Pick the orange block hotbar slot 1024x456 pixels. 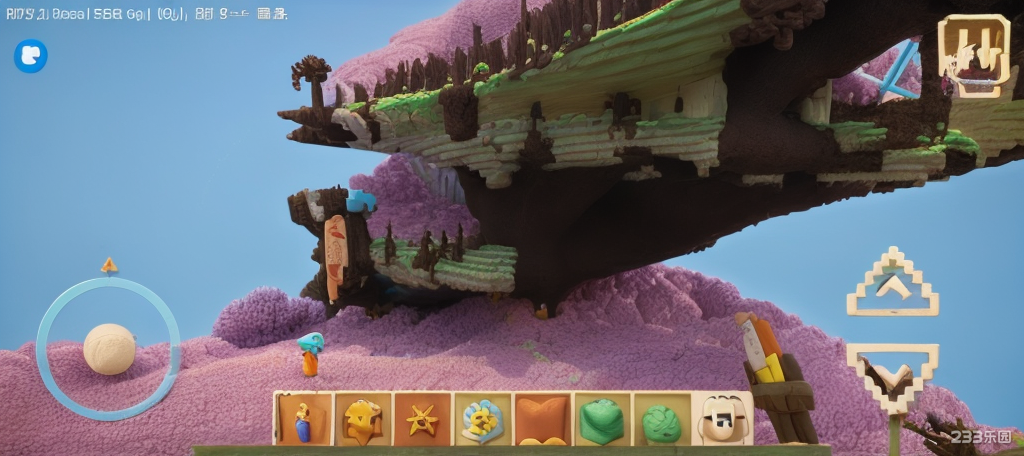tap(542, 419)
